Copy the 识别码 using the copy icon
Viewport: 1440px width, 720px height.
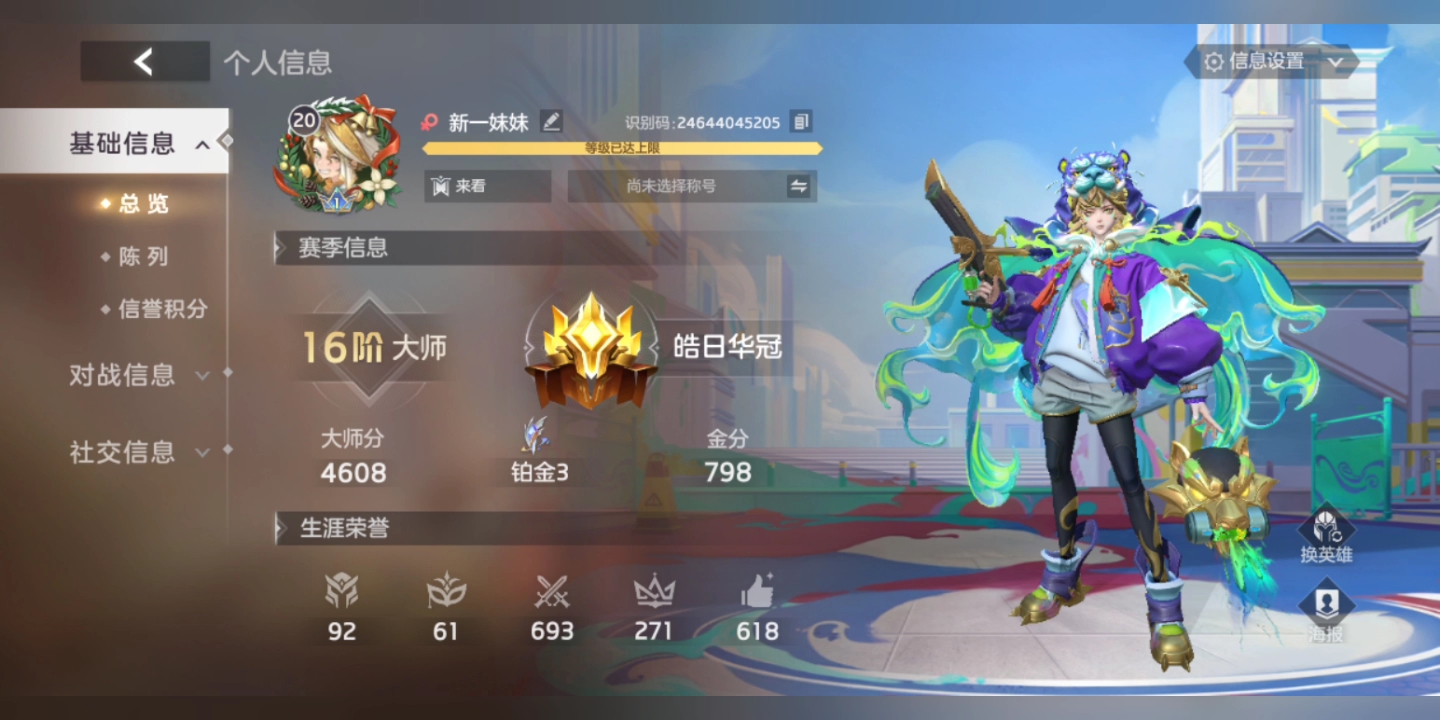[800, 120]
